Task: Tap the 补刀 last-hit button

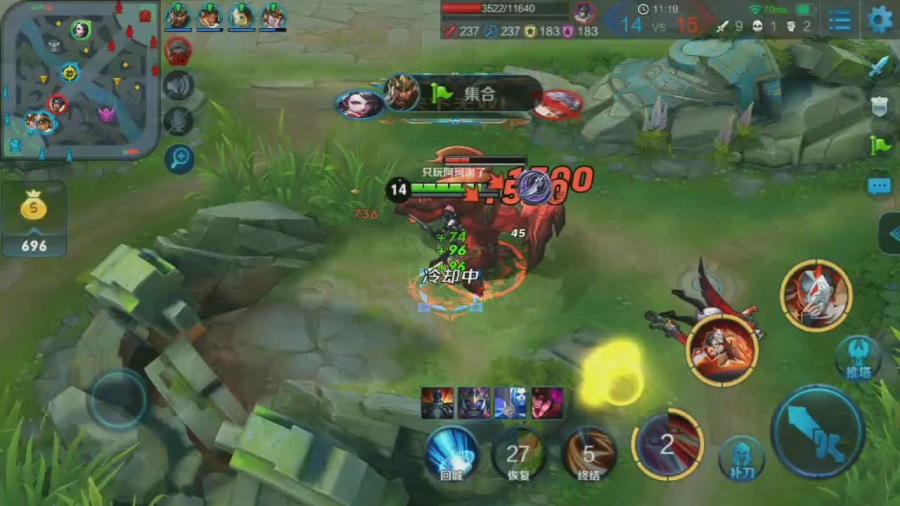Action: 741,457
